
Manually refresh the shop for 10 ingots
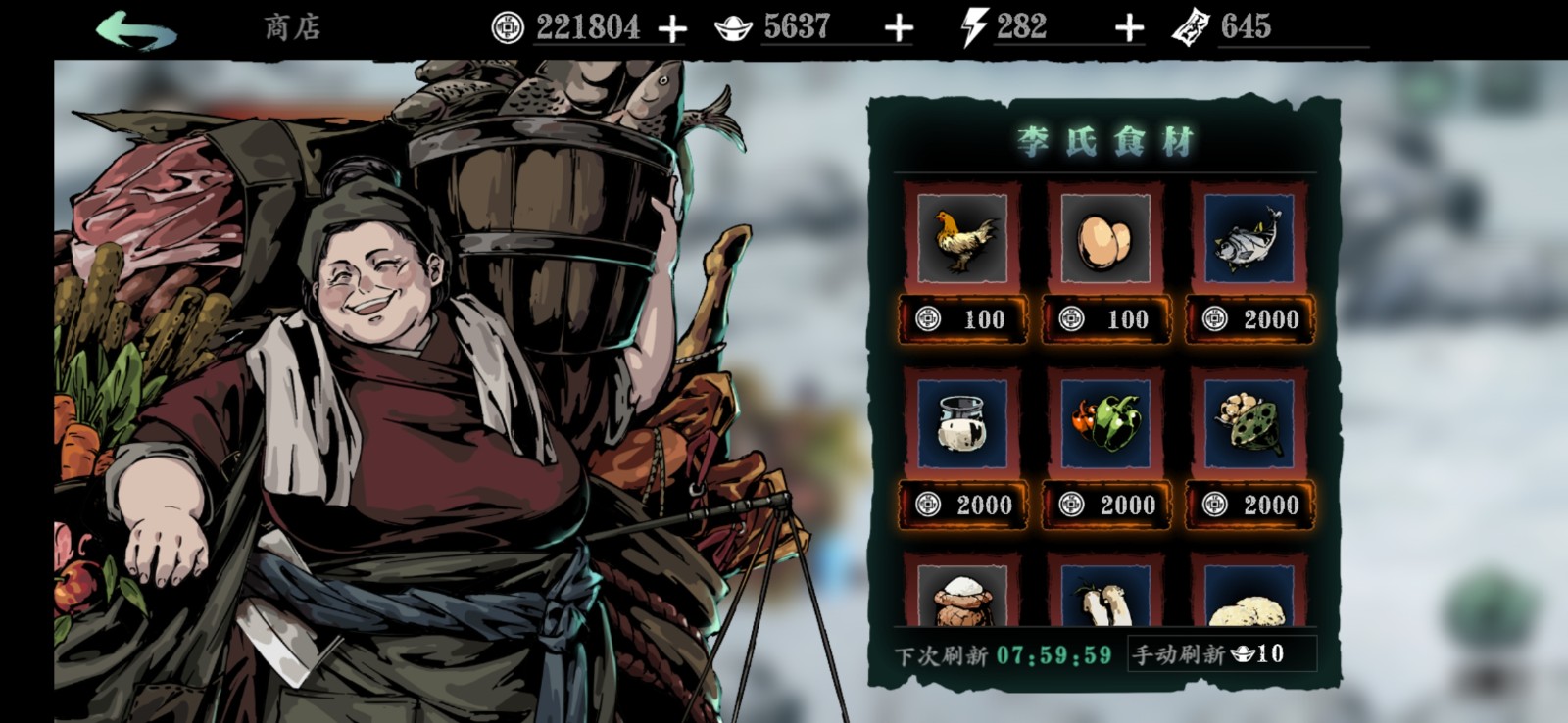tap(1221, 653)
